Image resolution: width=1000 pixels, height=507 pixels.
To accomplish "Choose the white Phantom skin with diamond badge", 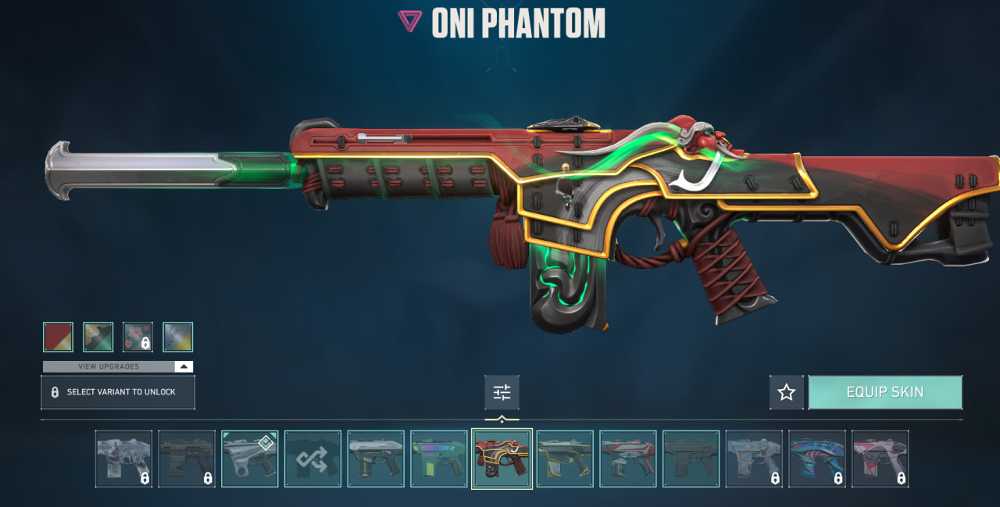I will coord(250,459).
